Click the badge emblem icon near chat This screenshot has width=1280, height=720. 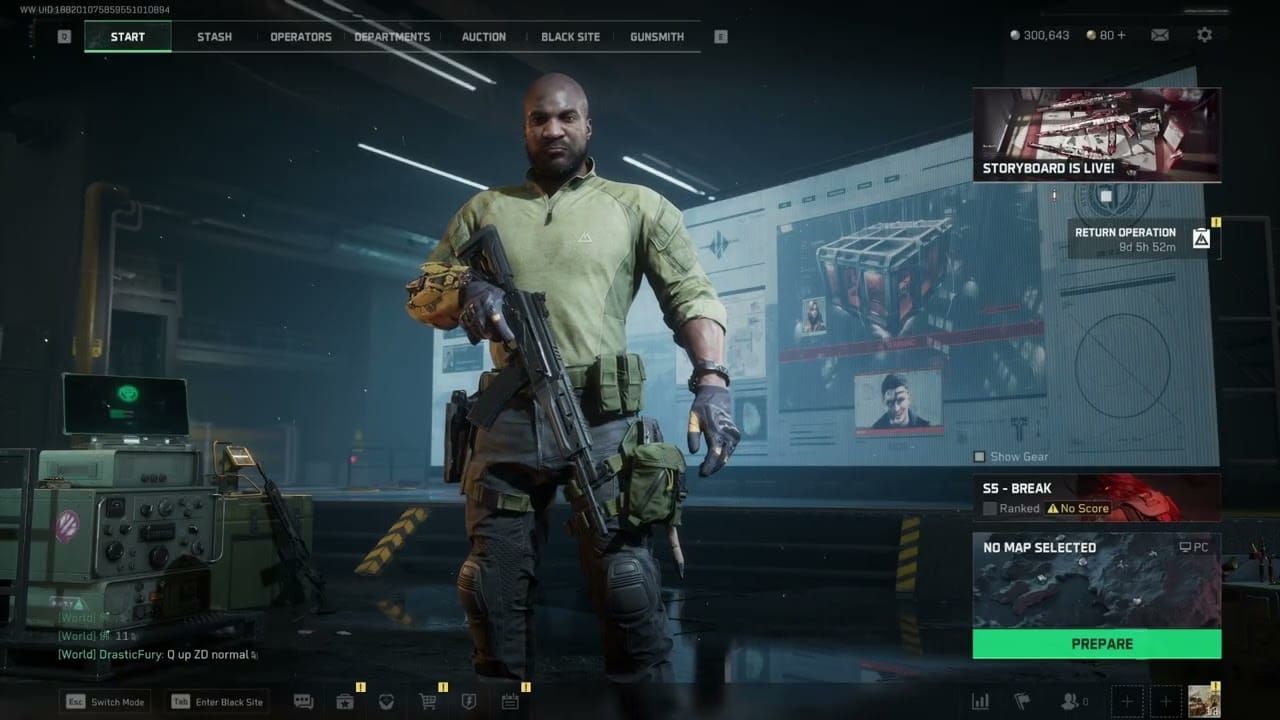point(388,702)
